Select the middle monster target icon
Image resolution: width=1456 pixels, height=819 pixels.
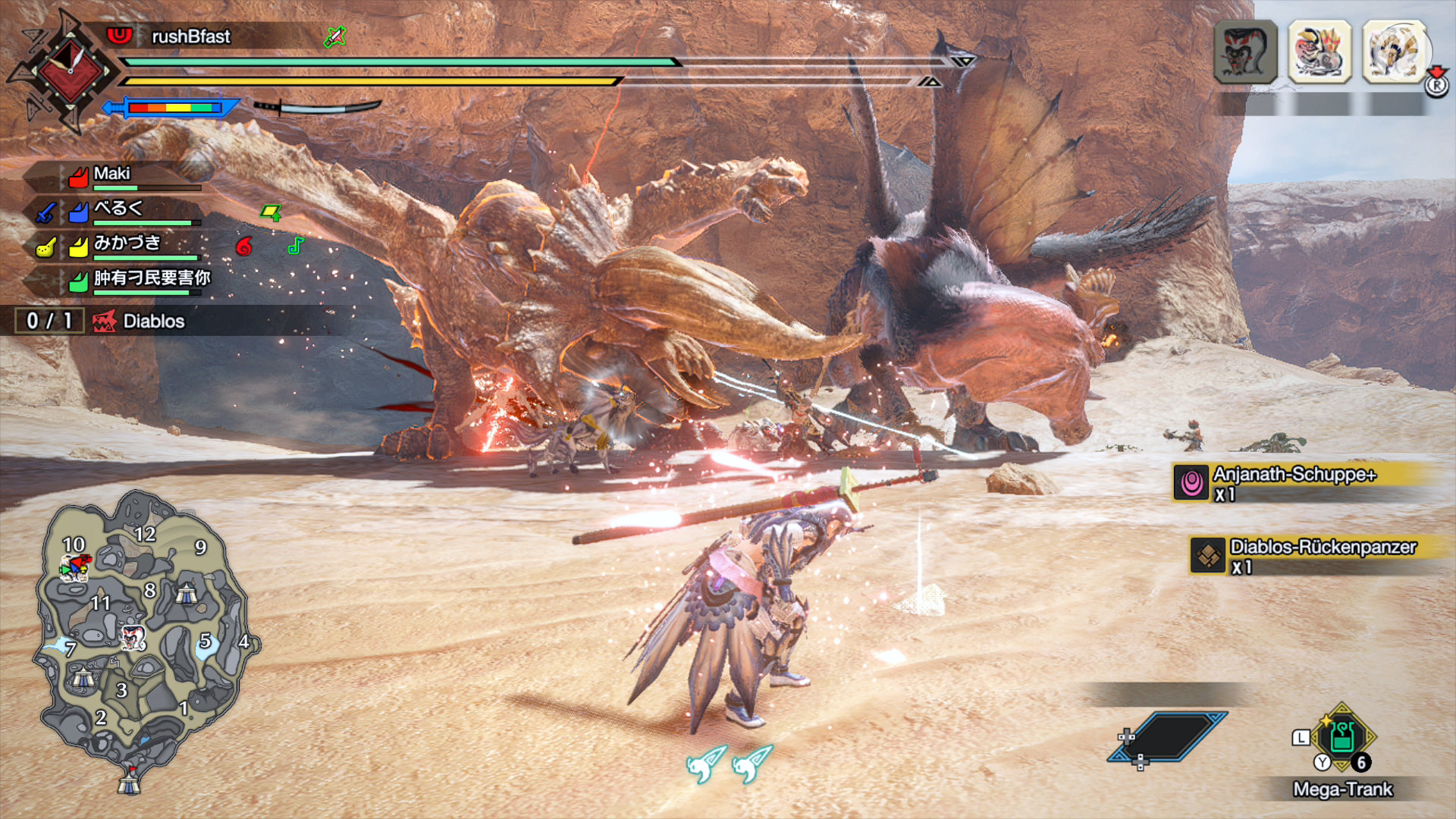1319,52
